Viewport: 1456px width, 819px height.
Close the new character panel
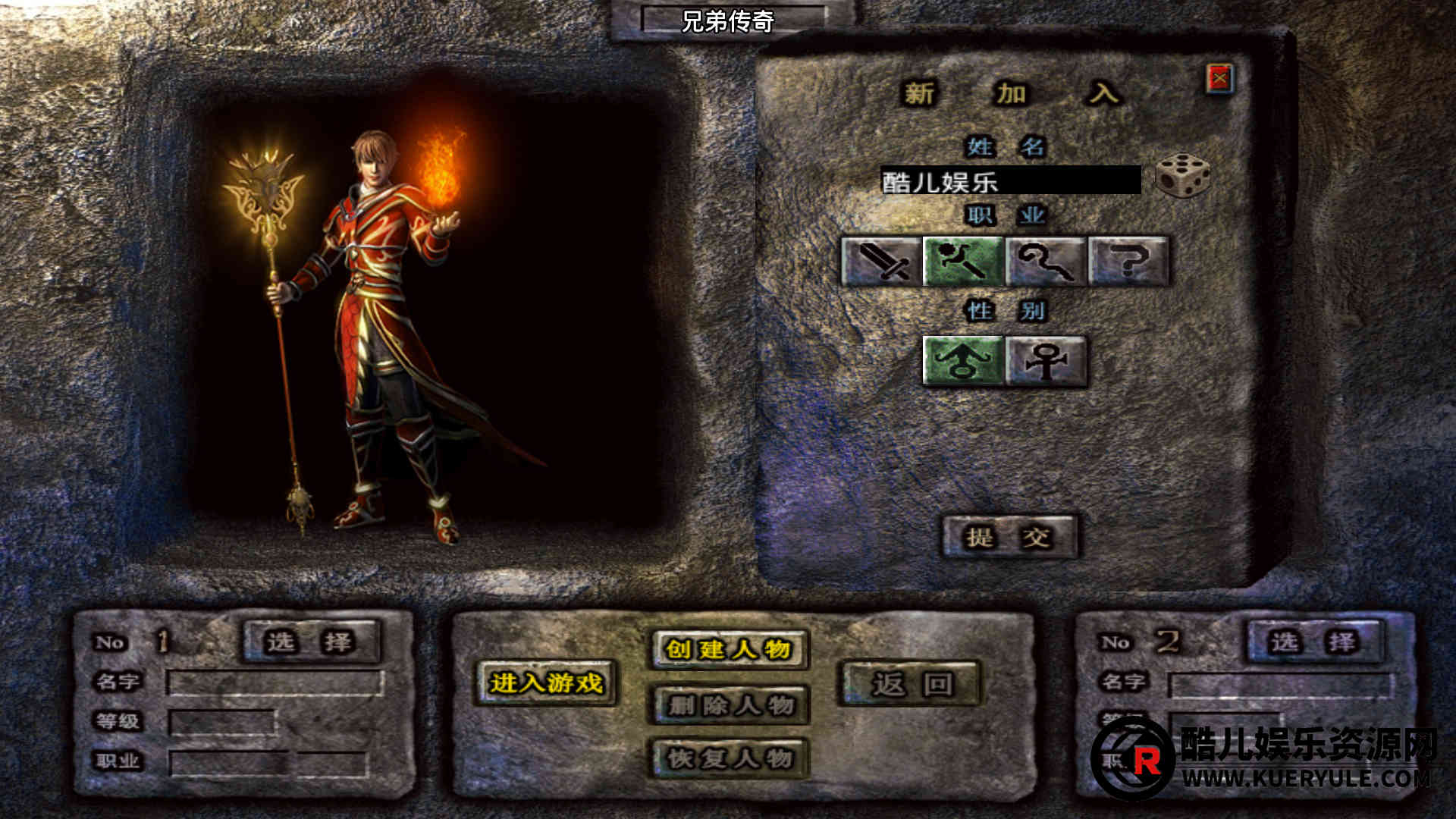(1219, 78)
